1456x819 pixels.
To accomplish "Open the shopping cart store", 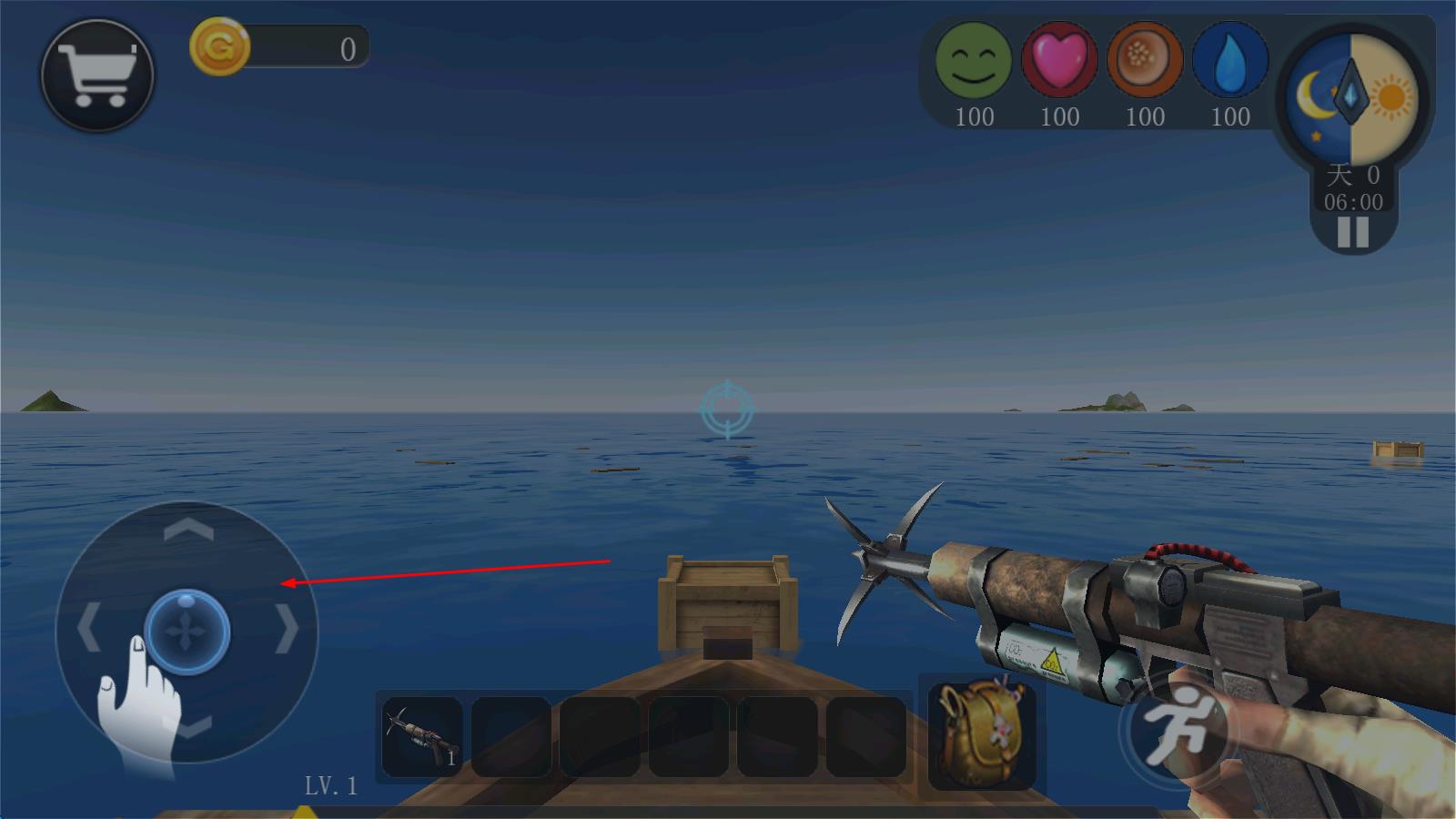I will pos(97,76).
